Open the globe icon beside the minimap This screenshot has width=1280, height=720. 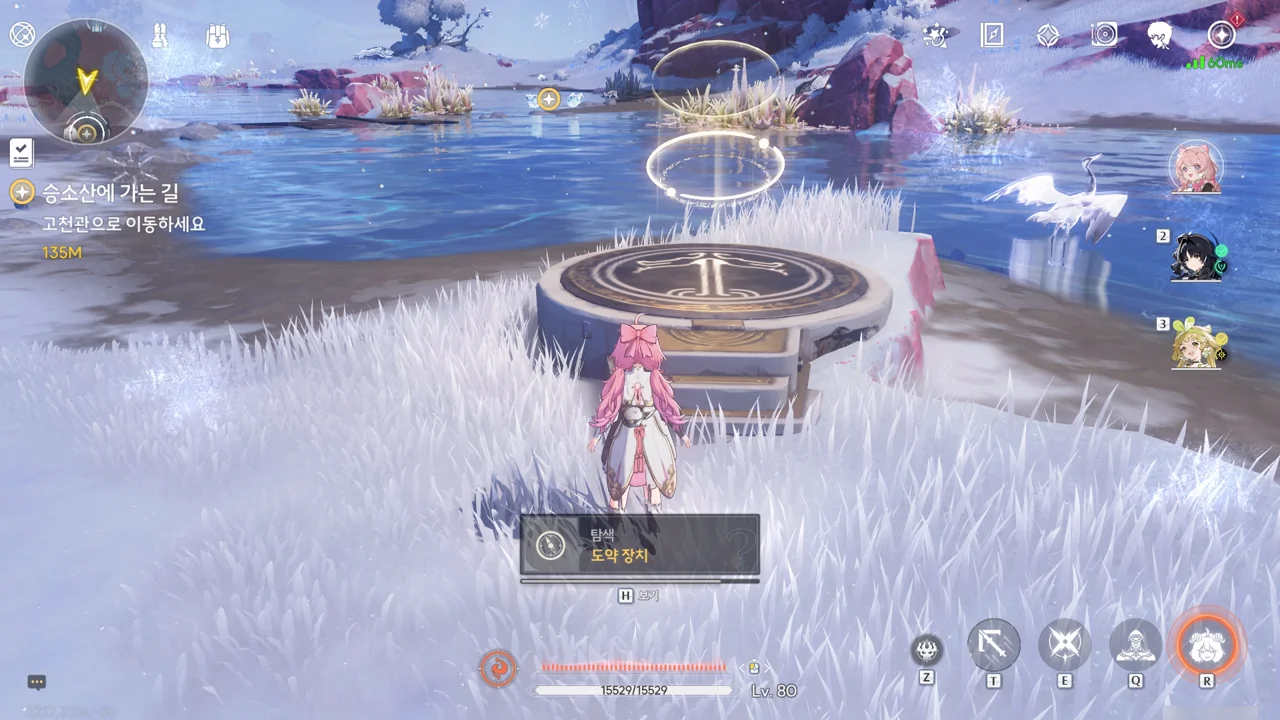[x=22, y=34]
